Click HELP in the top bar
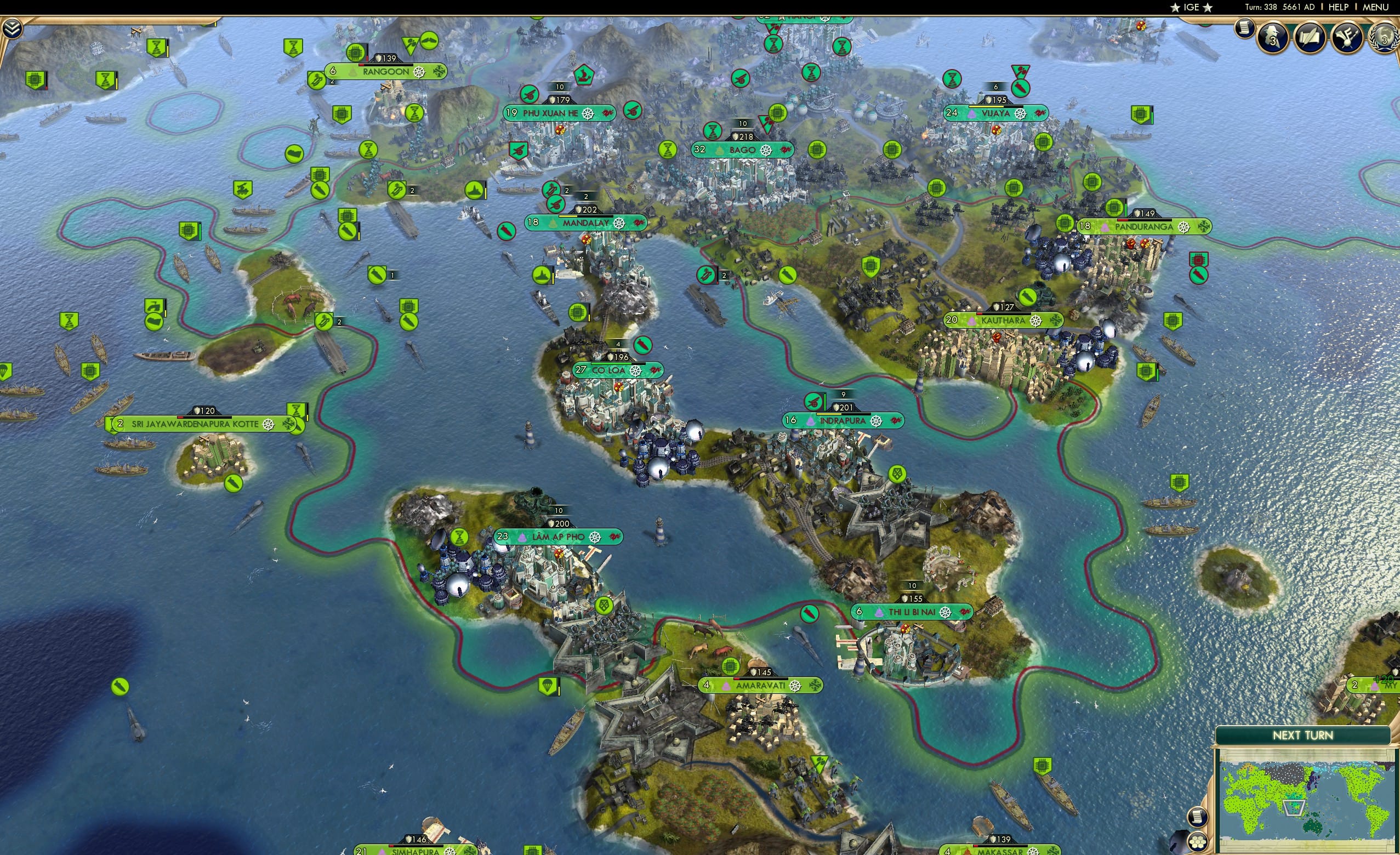1400x855 pixels. tap(1339, 7)
